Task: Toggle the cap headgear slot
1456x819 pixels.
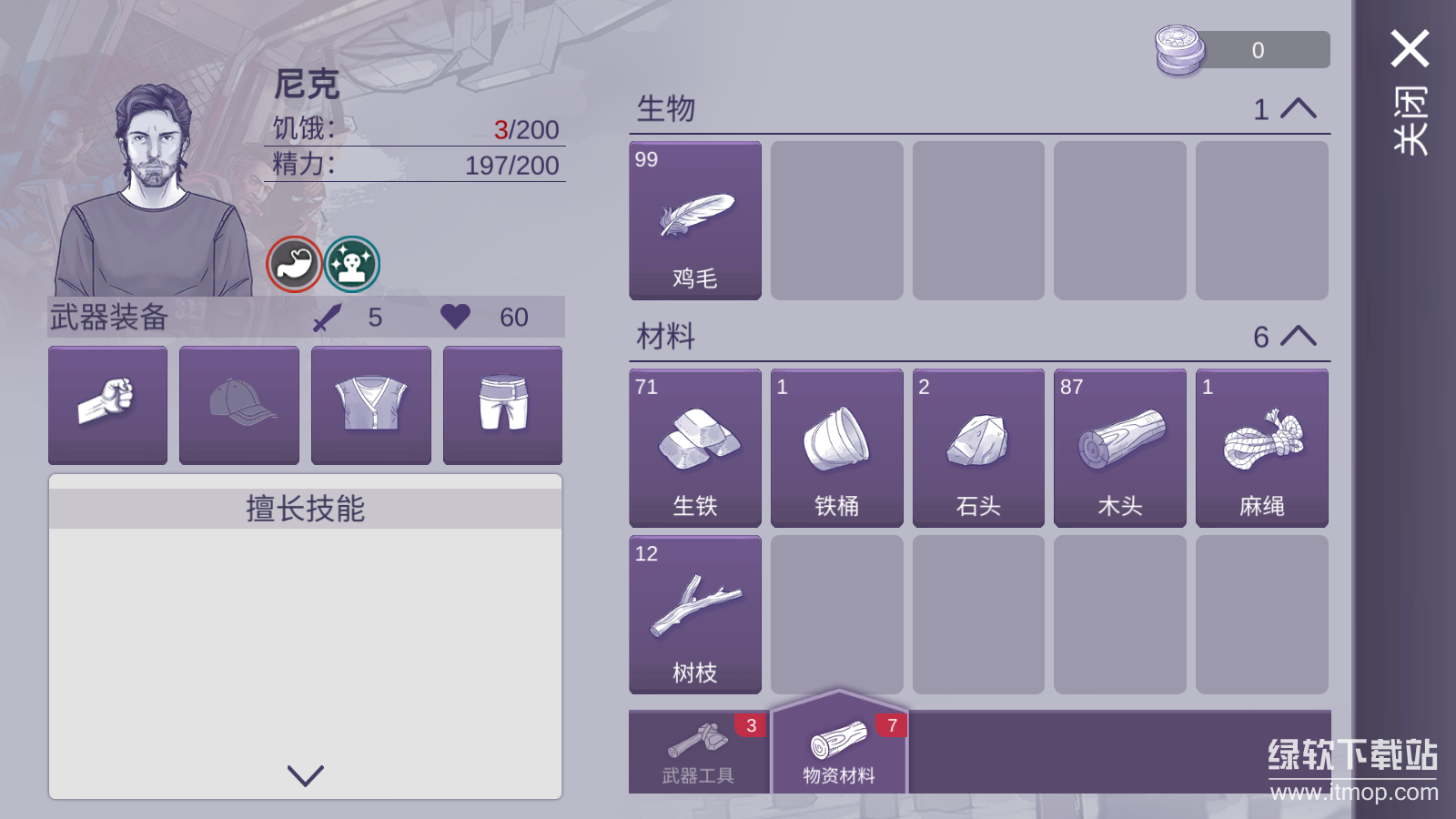Action: click(x=238, y=403)
